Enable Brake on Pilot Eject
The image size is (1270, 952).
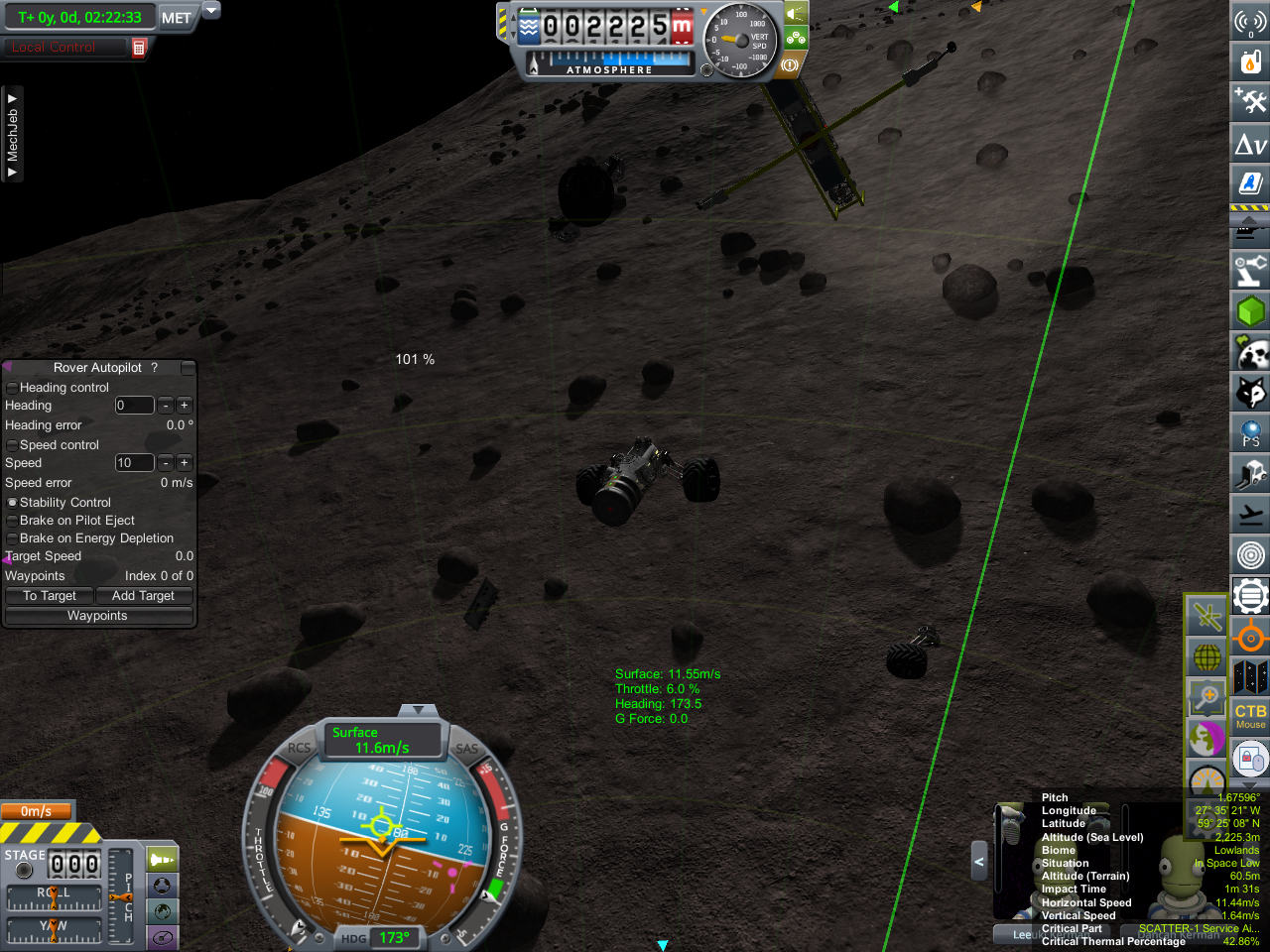click(12, 521)
